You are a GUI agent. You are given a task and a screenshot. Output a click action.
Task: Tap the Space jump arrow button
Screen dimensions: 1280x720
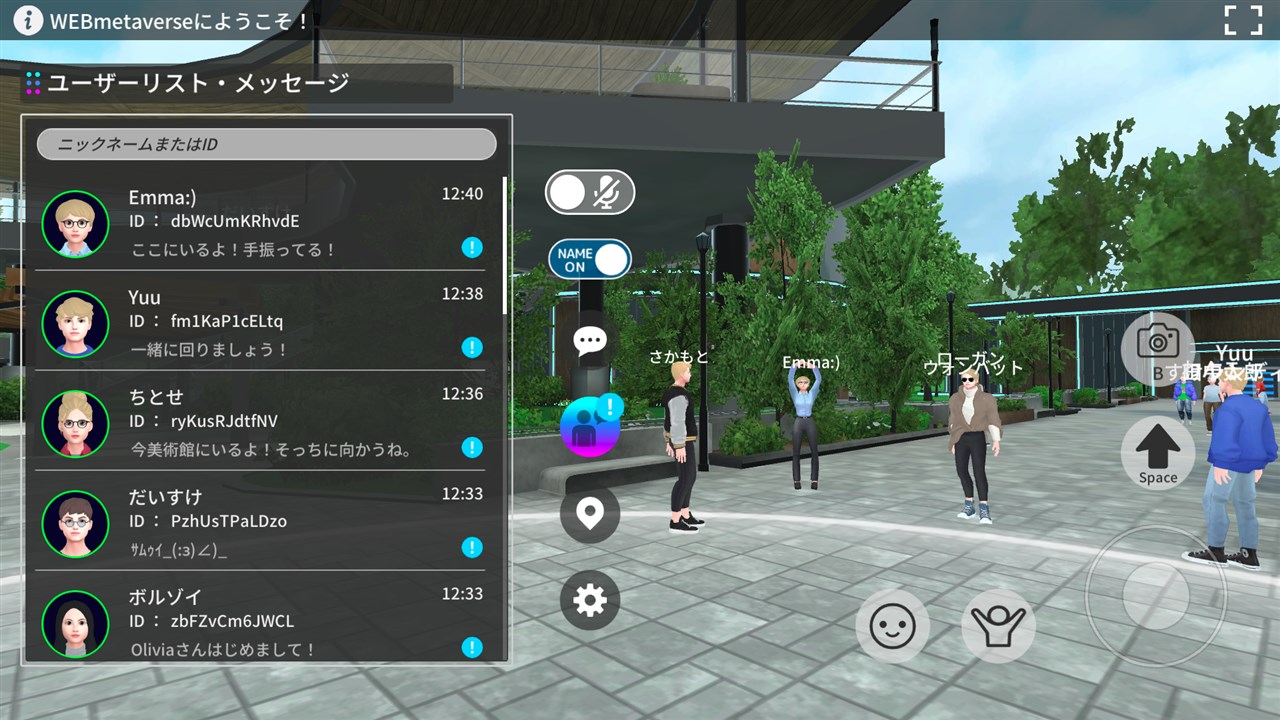1158,453
